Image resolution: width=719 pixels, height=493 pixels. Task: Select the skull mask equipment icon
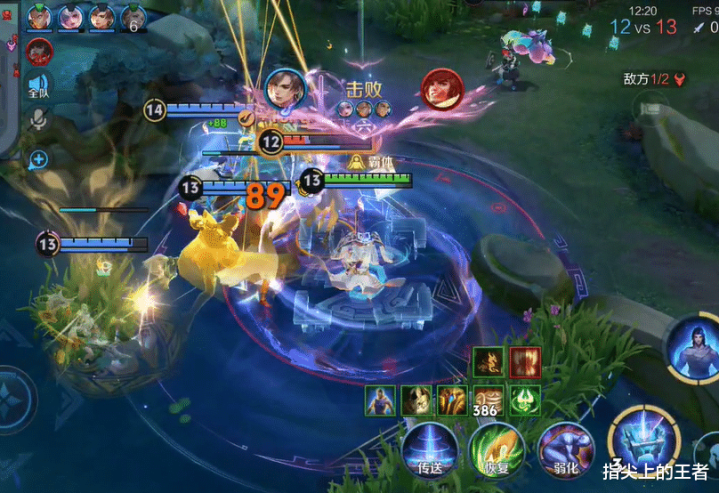tap(416, 400)
